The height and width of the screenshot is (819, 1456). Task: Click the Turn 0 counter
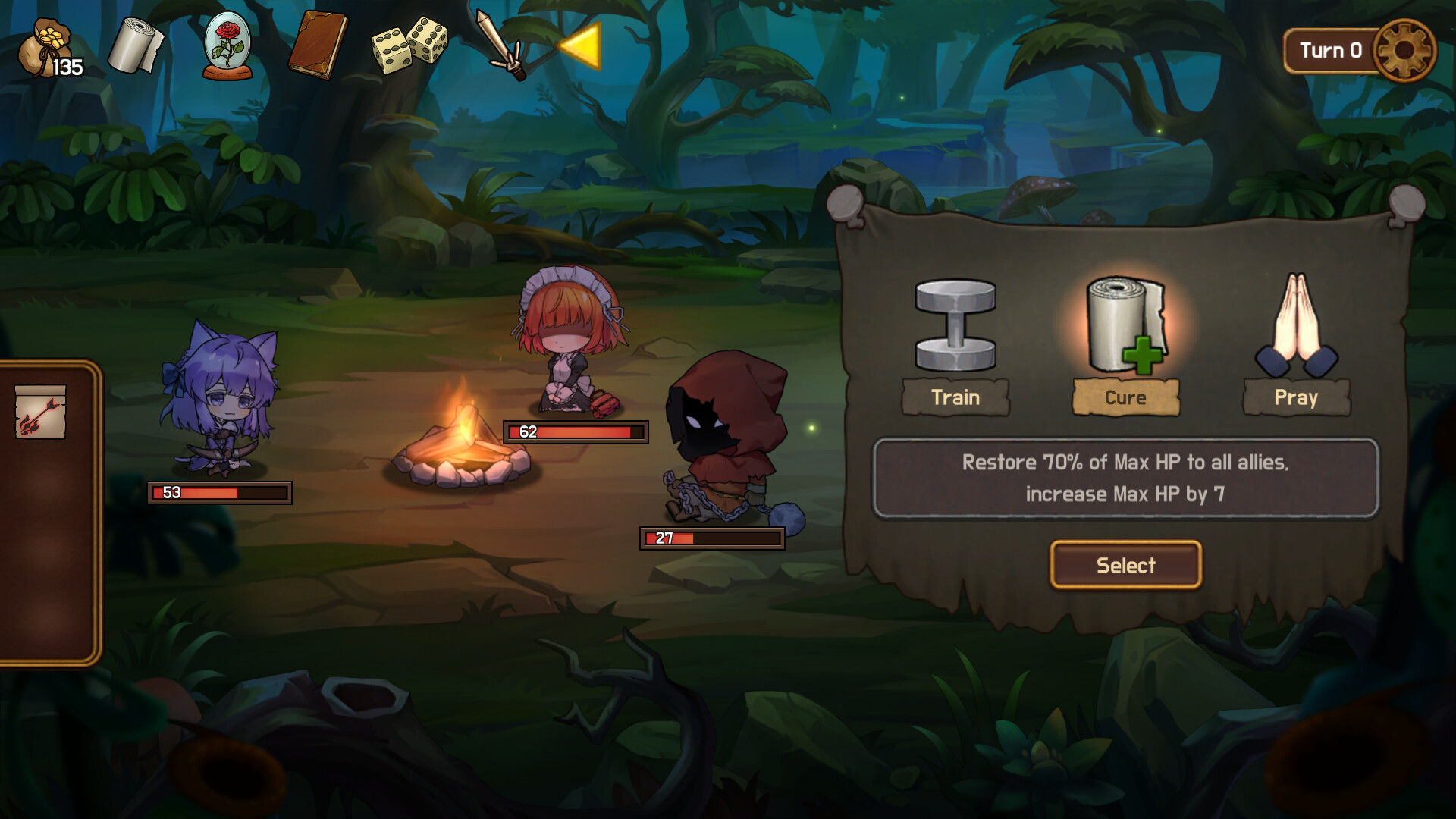click(x=1333, y=51)
